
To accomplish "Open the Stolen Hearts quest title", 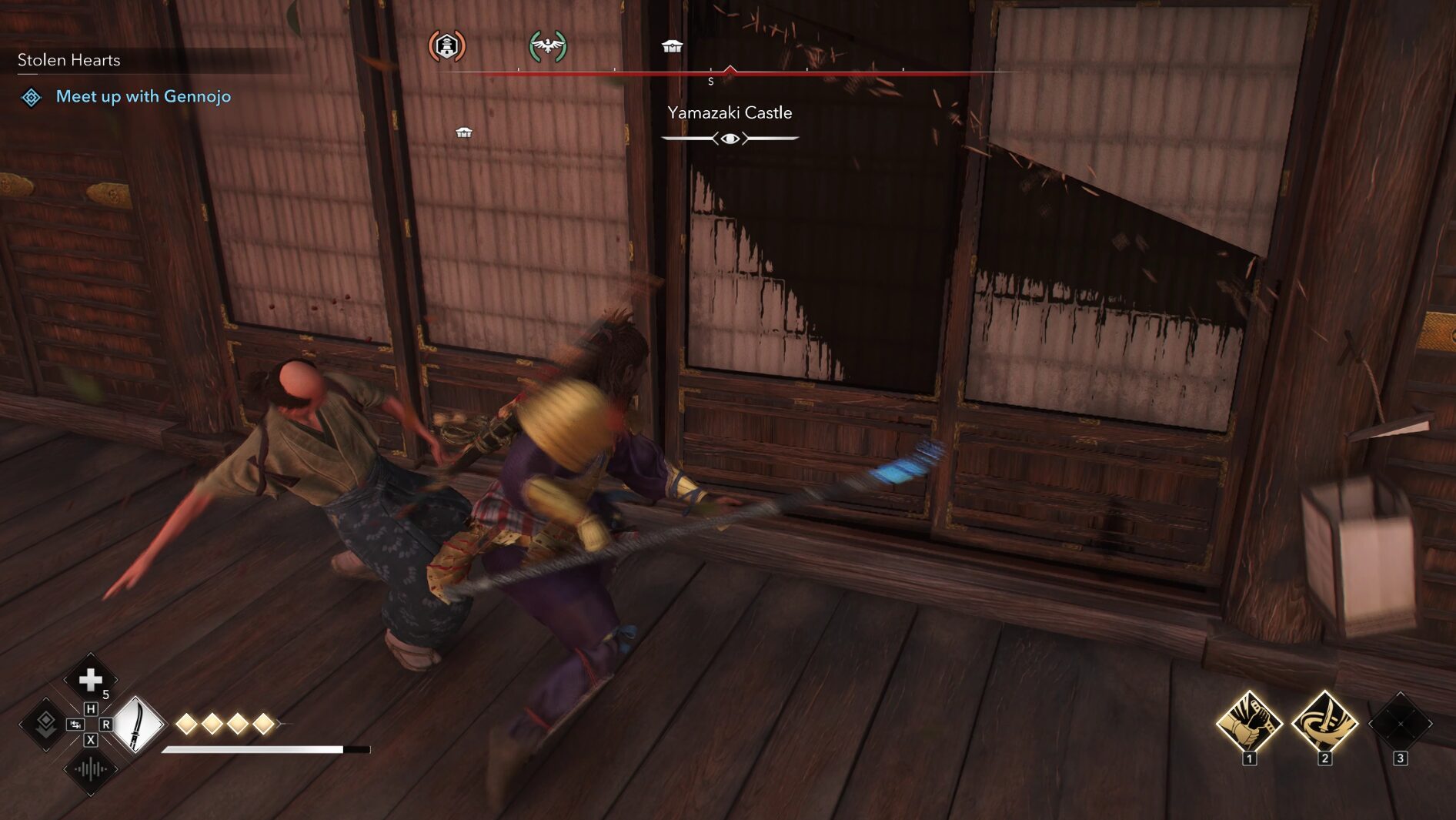I will [68, 60].
